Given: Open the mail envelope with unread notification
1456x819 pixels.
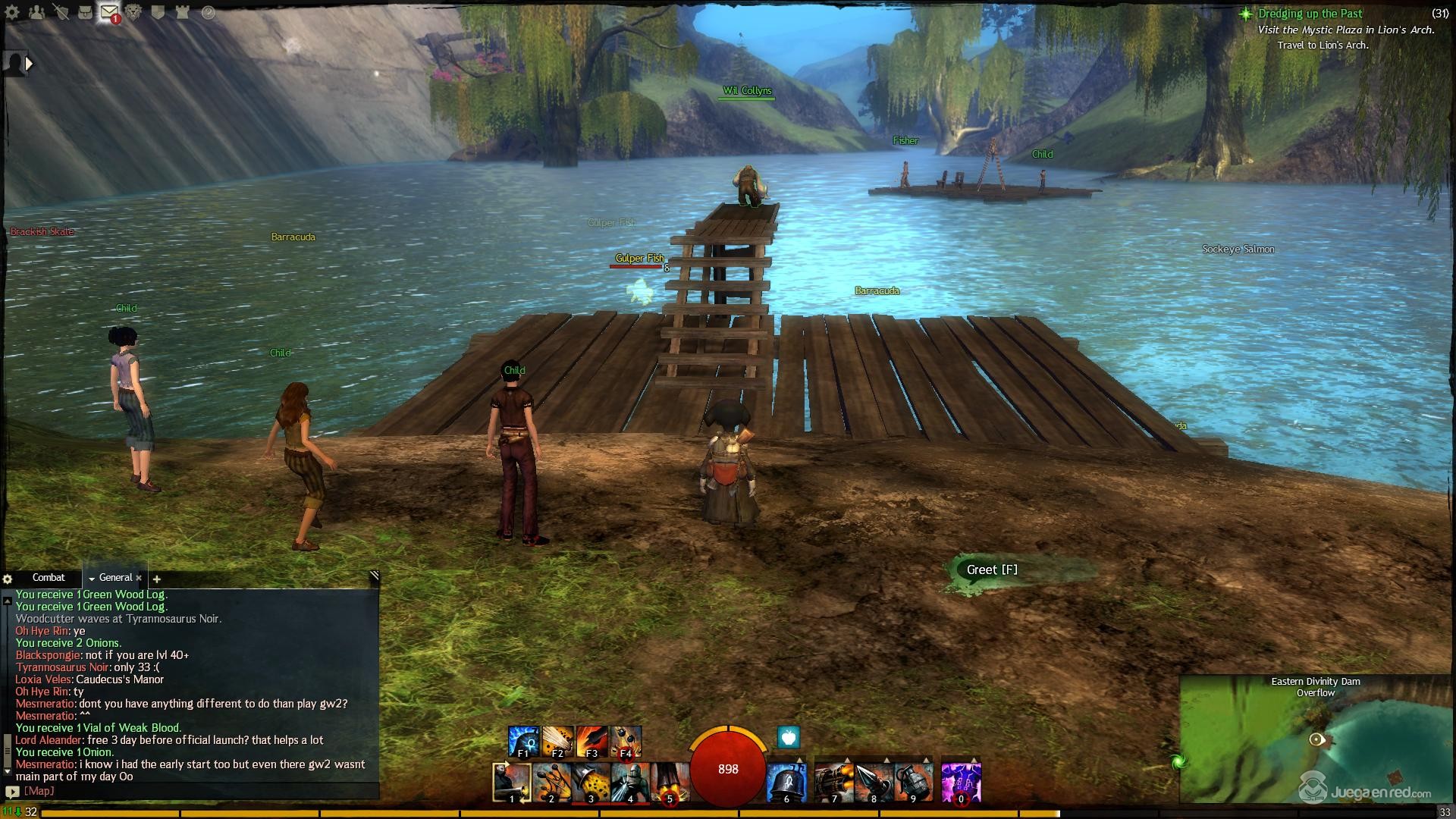Looking at the screenshot, I should coord(109,12).
